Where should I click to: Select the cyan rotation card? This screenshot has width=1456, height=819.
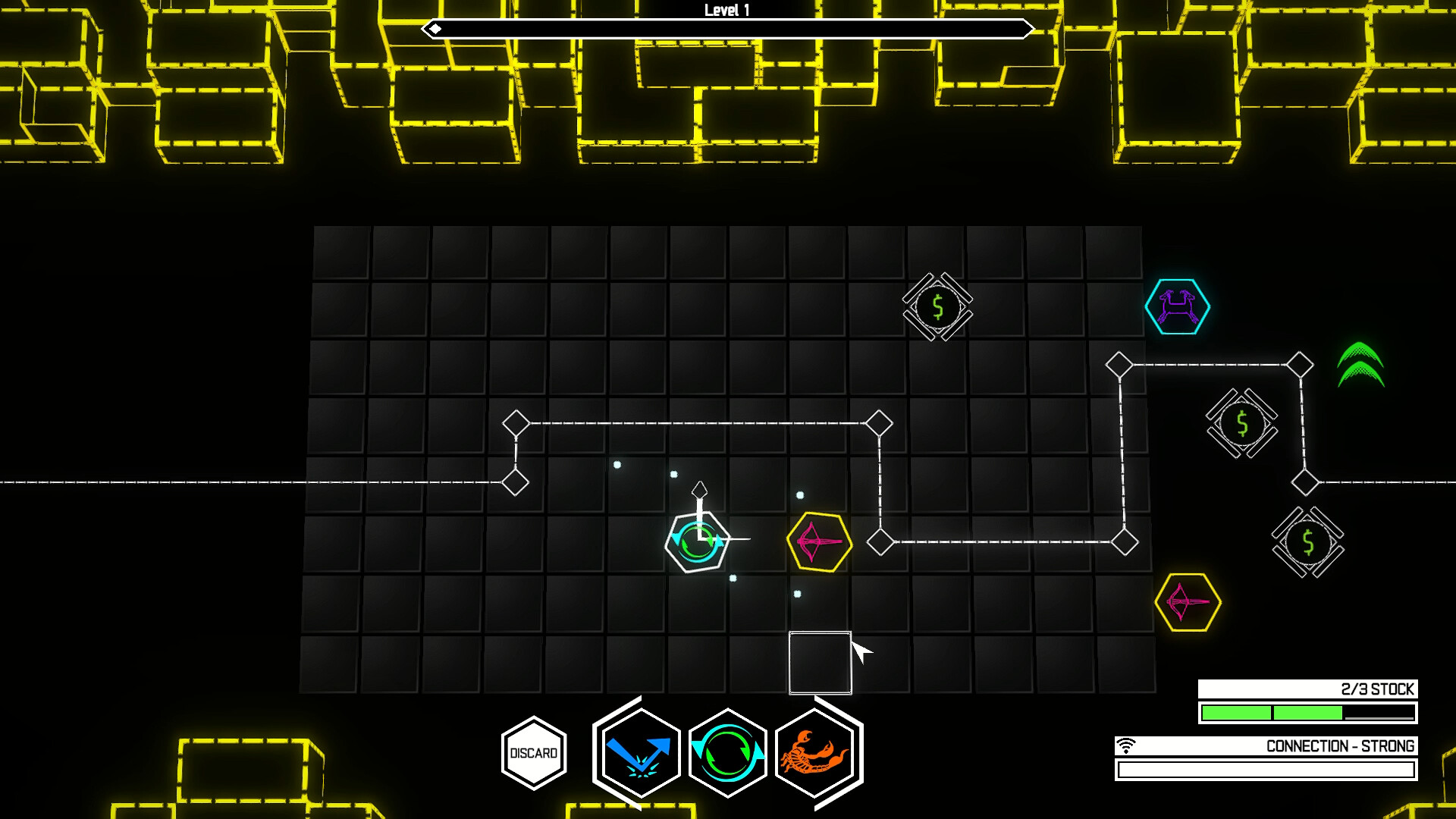point(728,751)
